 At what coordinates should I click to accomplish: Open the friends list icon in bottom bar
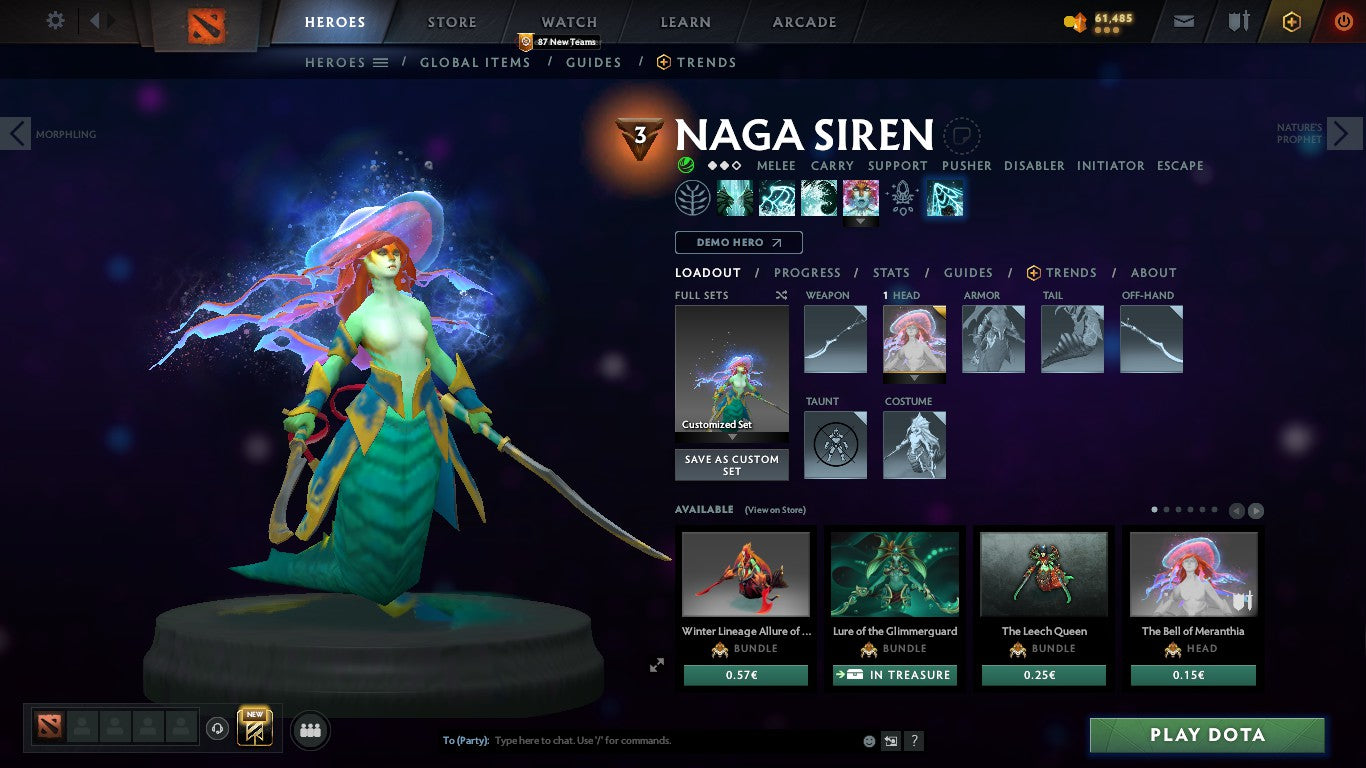(x=310, y=730)
